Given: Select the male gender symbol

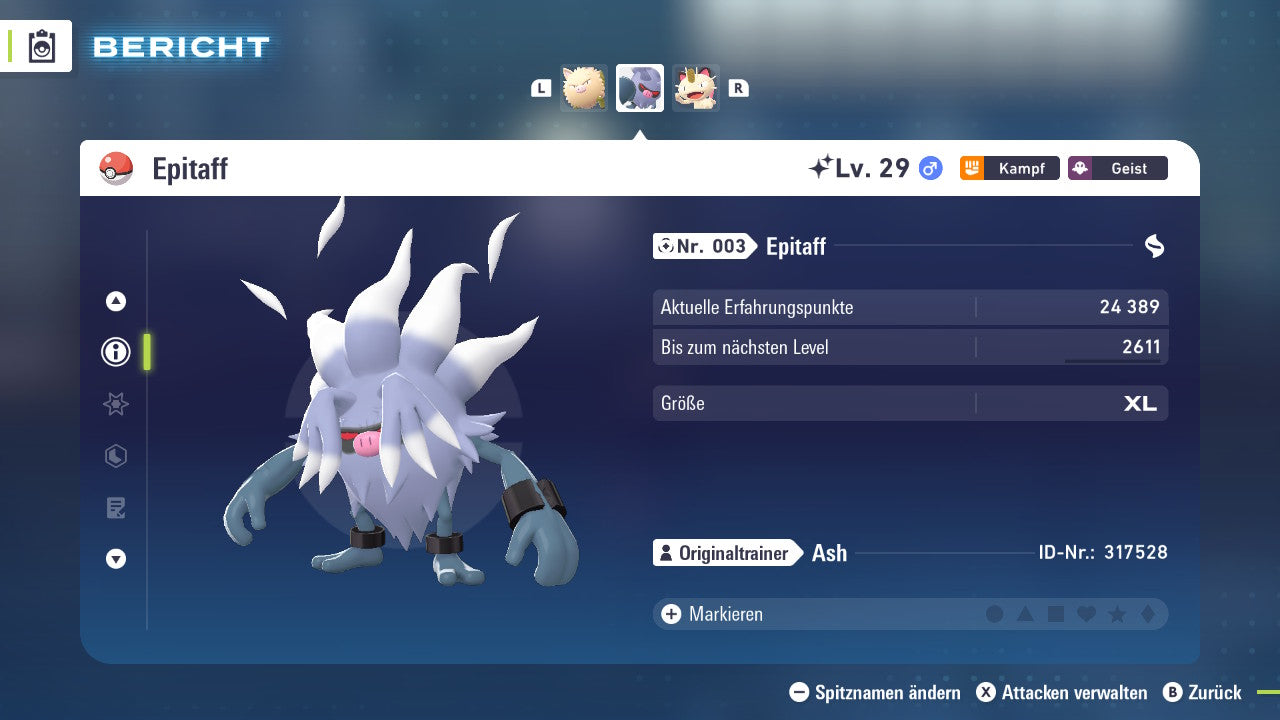Looking at the screenshot, I should point(929,168).
